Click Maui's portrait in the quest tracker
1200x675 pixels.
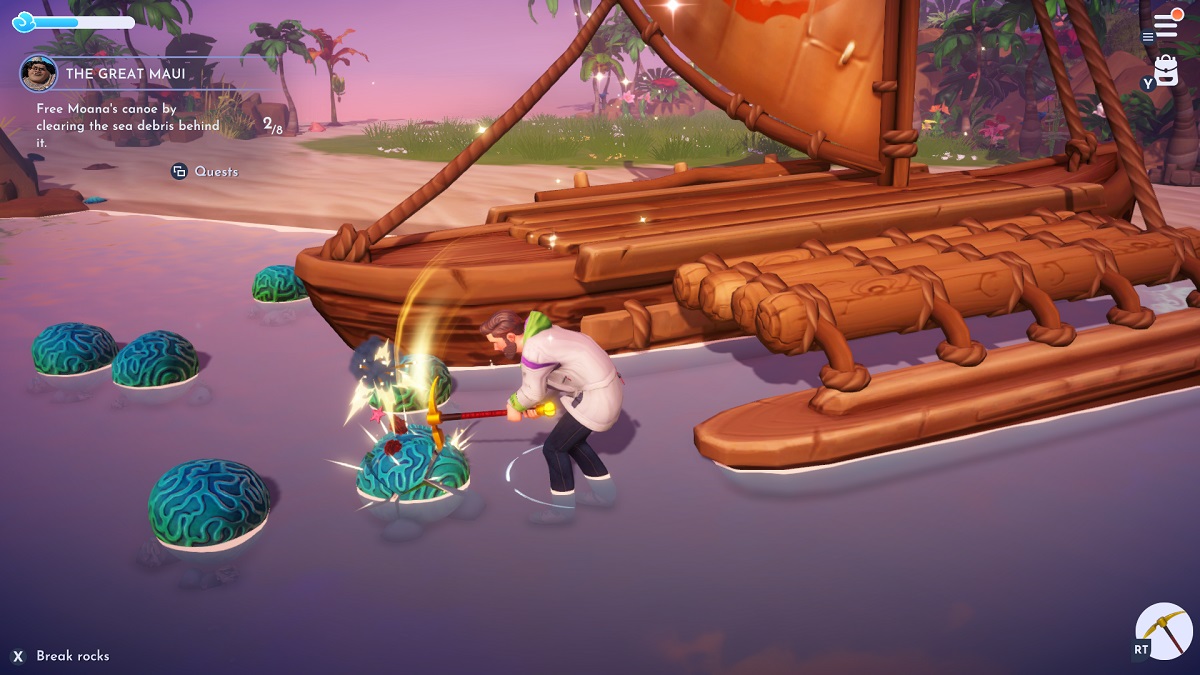(38, 74)
